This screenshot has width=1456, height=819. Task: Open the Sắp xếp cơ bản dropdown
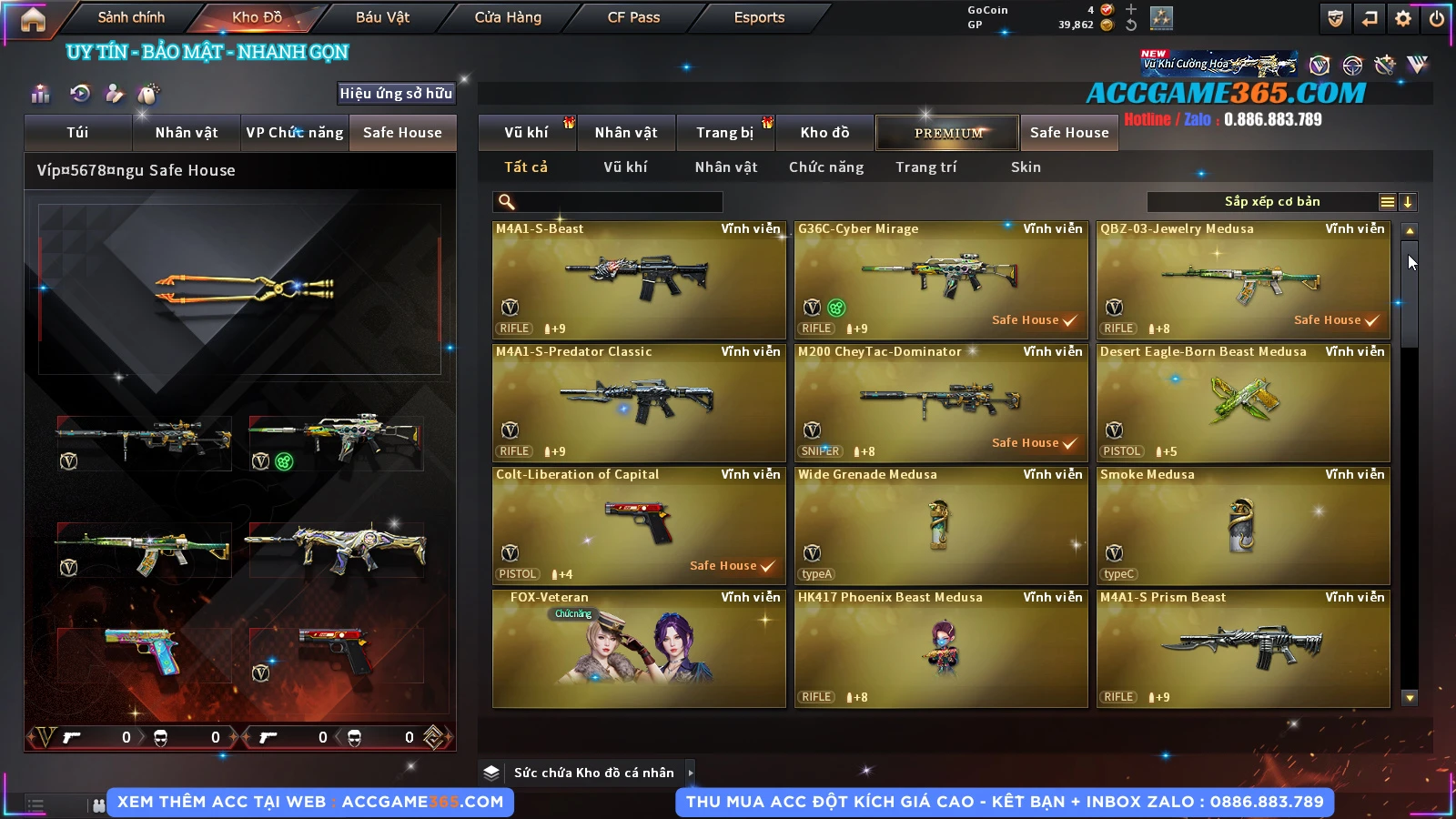(x=1271, y=202)
